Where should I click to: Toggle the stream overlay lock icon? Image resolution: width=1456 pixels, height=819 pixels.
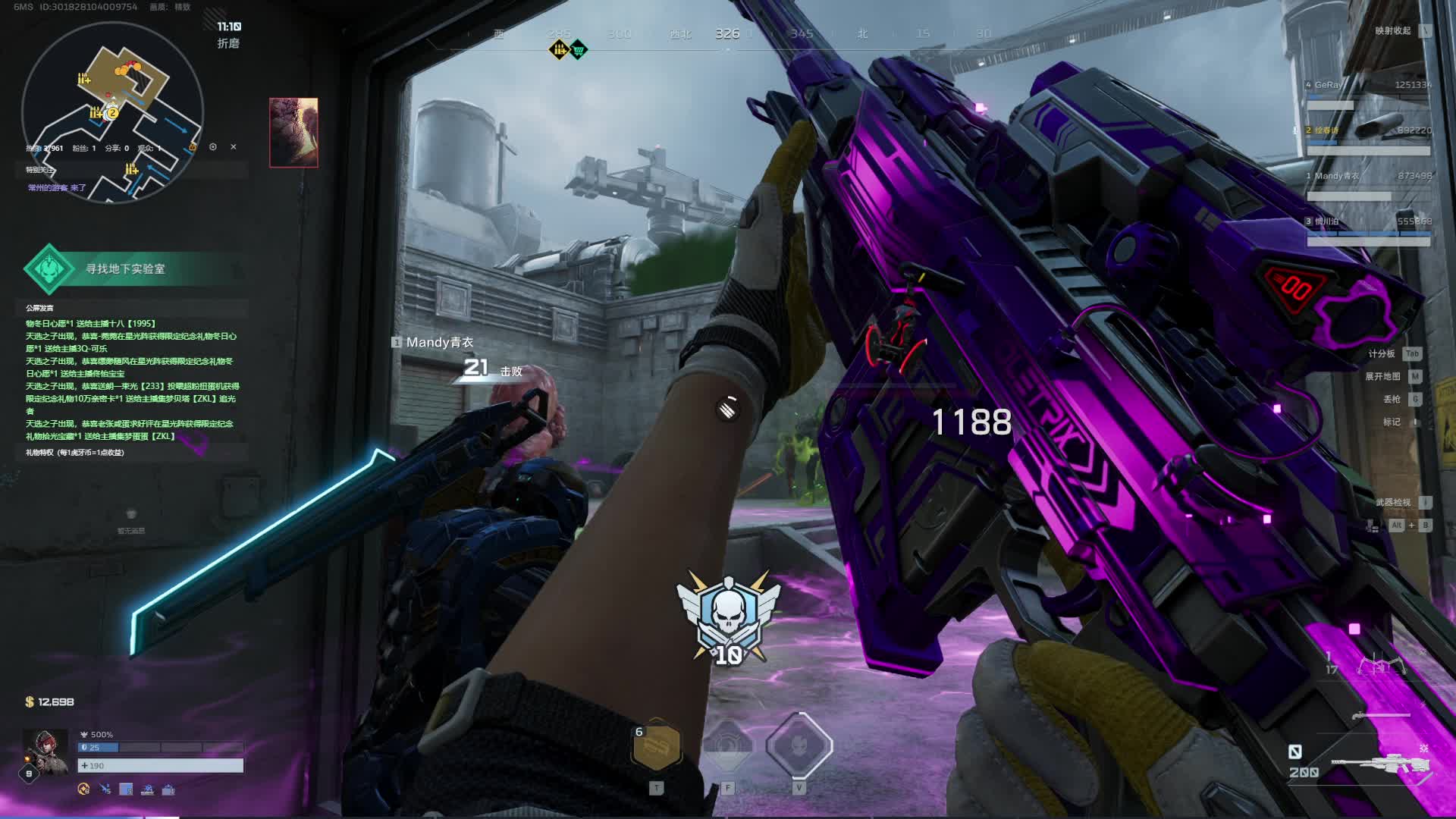click(193, 147)
